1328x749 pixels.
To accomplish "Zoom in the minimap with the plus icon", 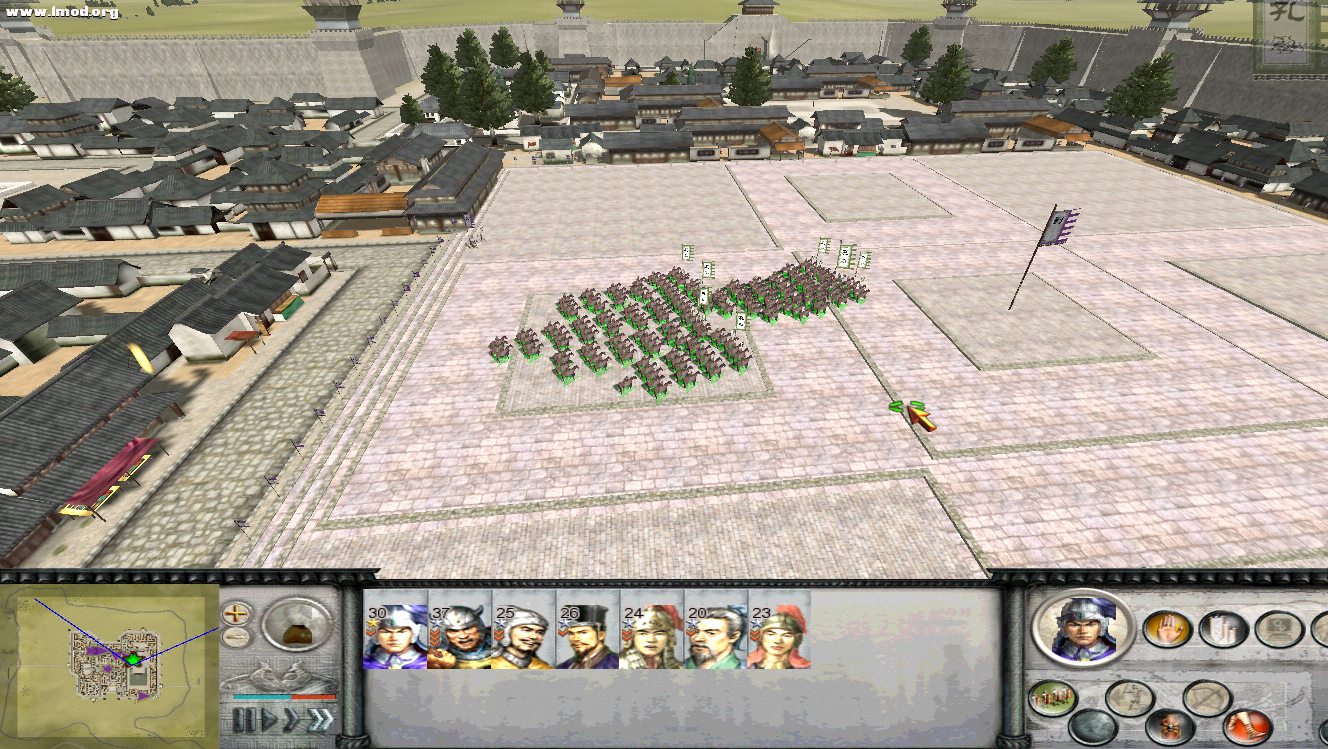I will (235, 613).
